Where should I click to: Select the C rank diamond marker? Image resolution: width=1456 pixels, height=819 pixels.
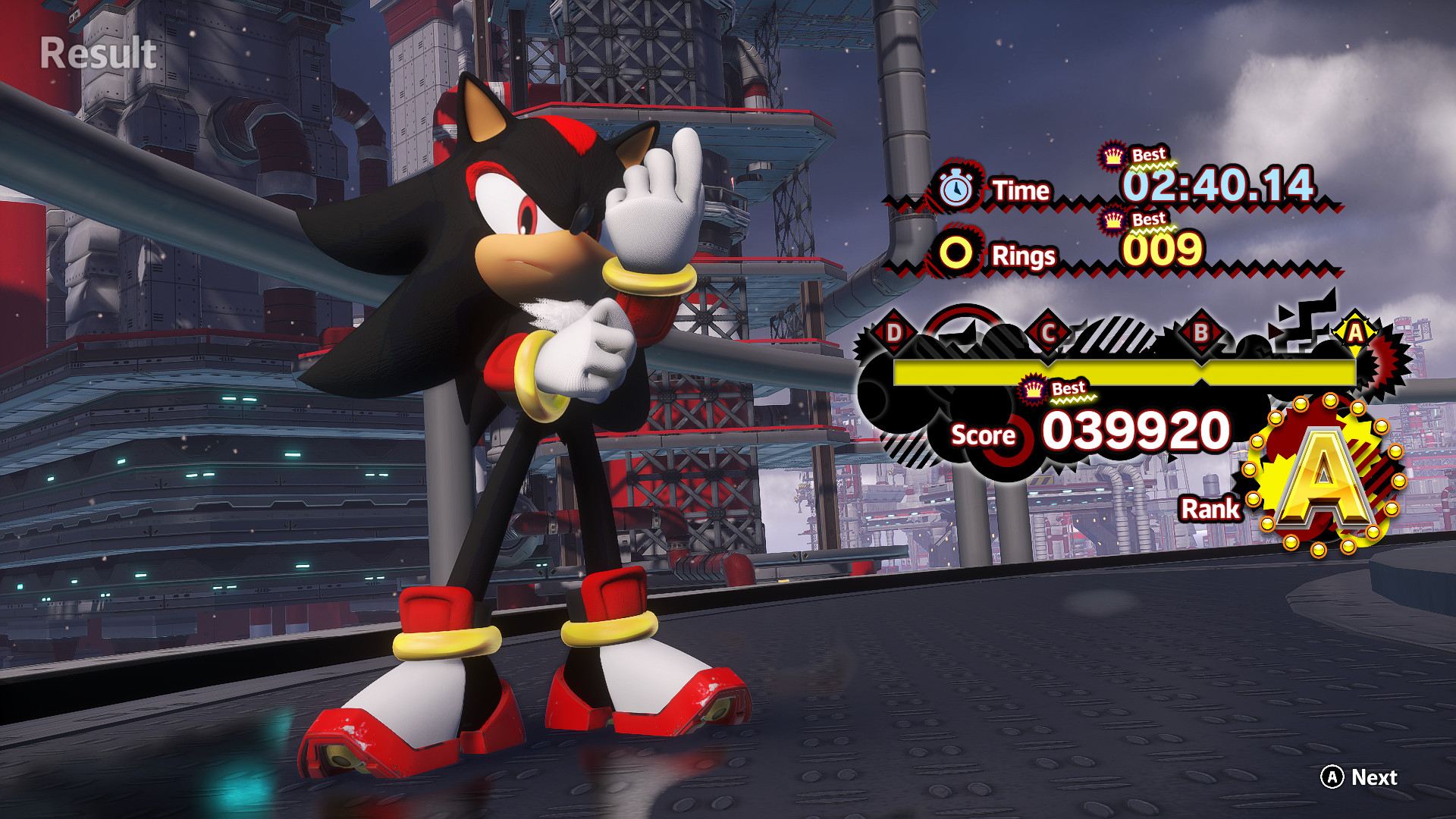(x=1049, y=331)
